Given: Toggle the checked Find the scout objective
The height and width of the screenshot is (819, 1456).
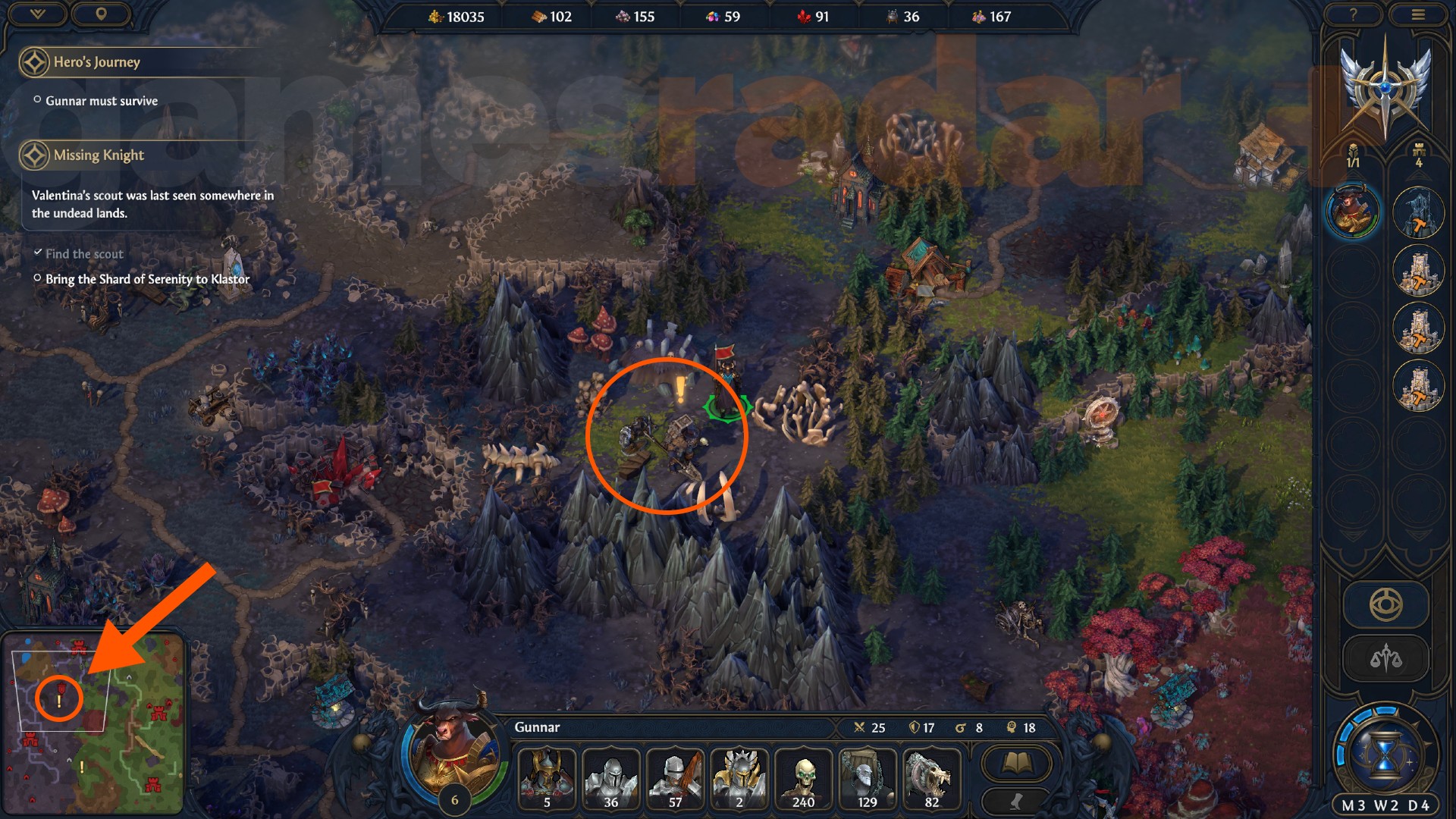Looking at the screenshot, I should [x=39, y=253].
